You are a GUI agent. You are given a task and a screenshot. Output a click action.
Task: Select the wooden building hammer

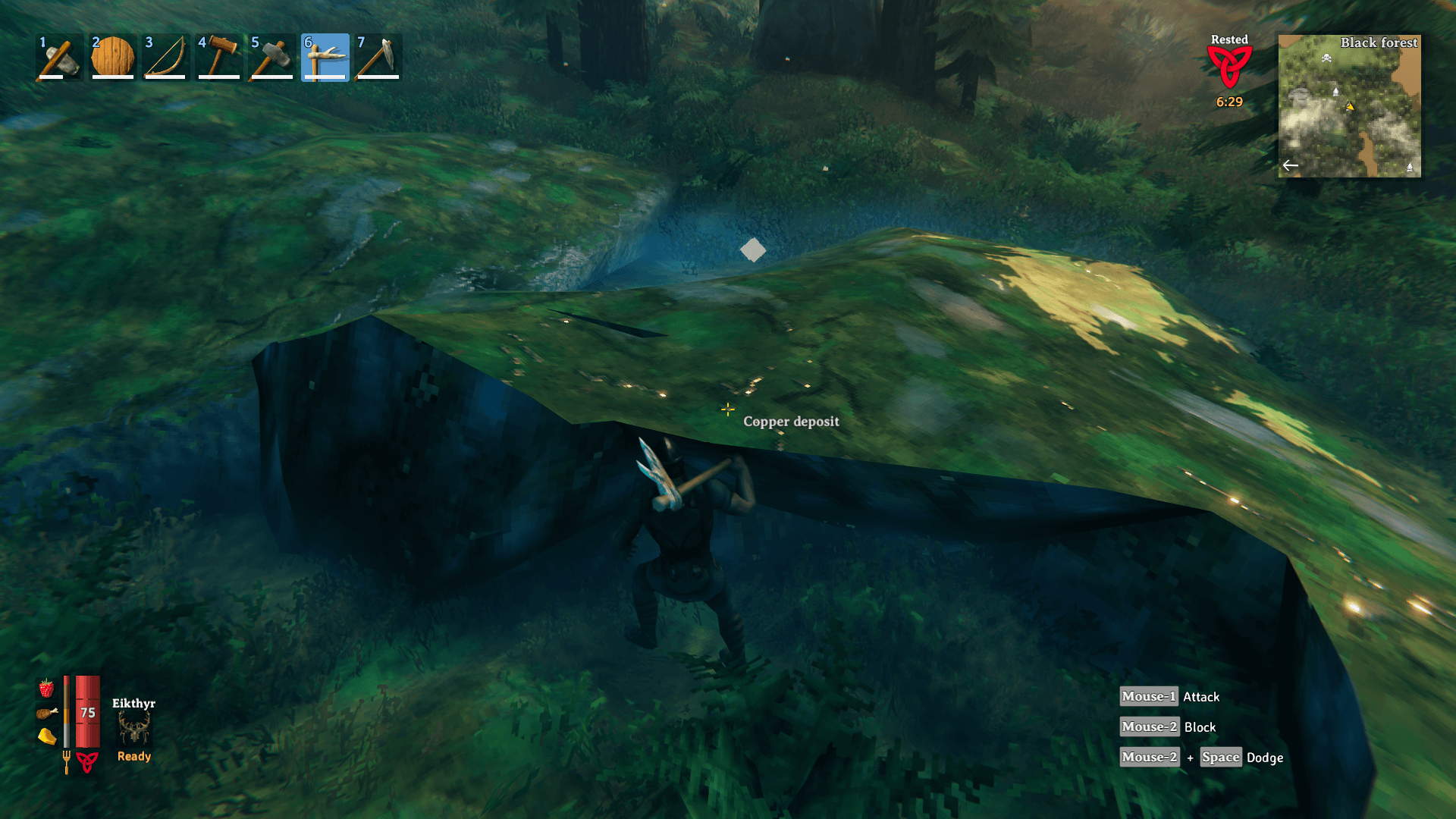219,58
